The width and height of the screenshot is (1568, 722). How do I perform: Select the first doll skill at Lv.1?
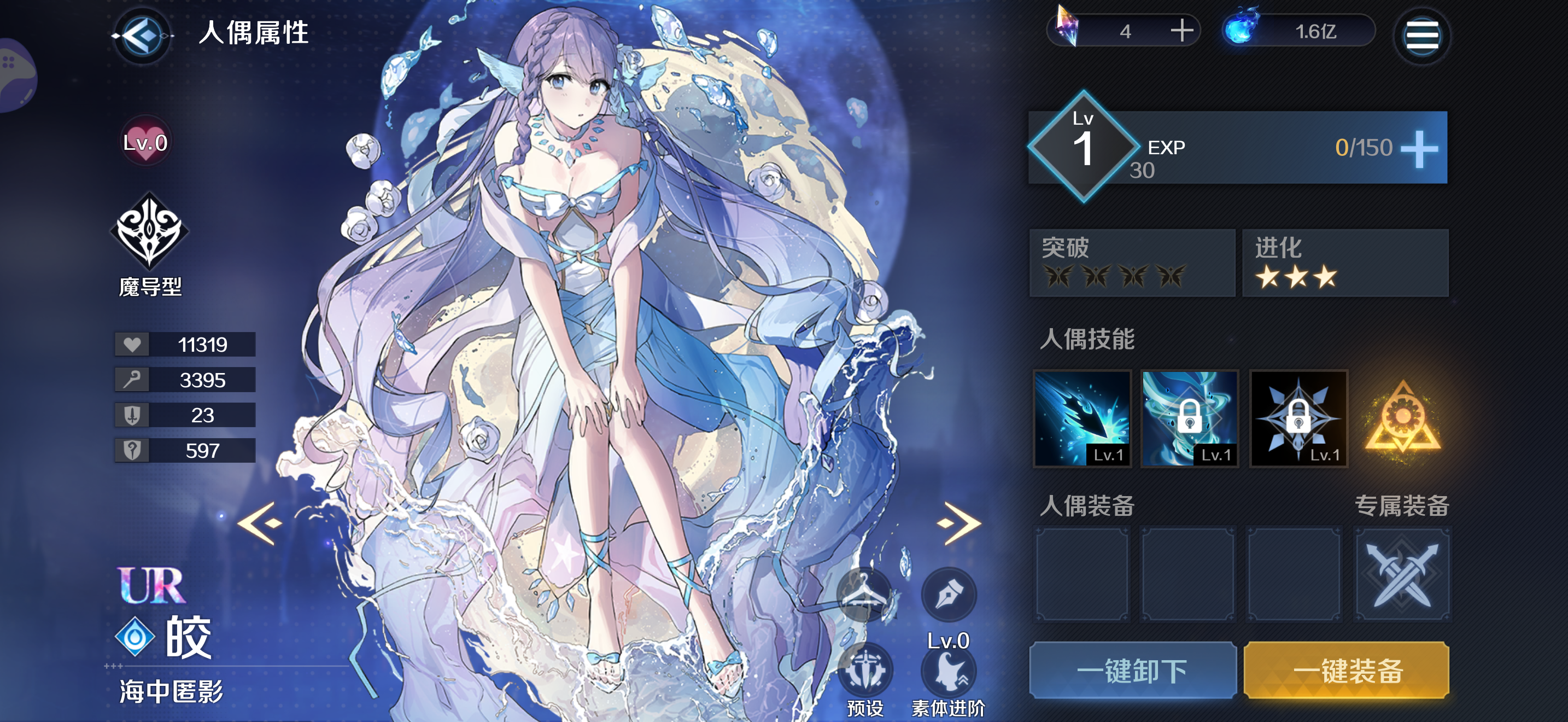(1083, 420)
